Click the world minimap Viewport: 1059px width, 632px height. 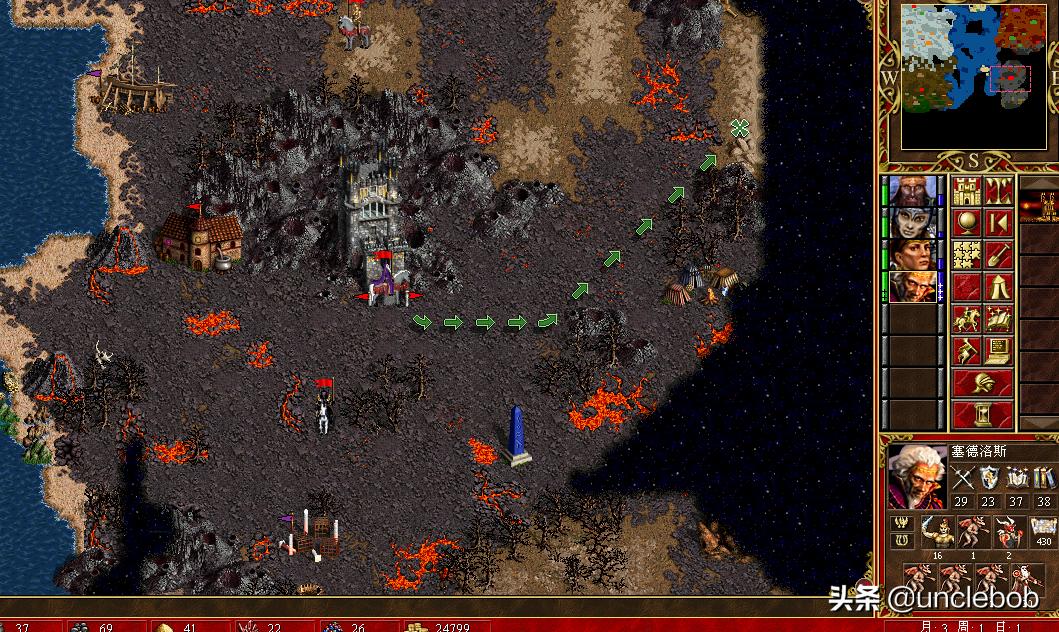[x=966, y=76]
